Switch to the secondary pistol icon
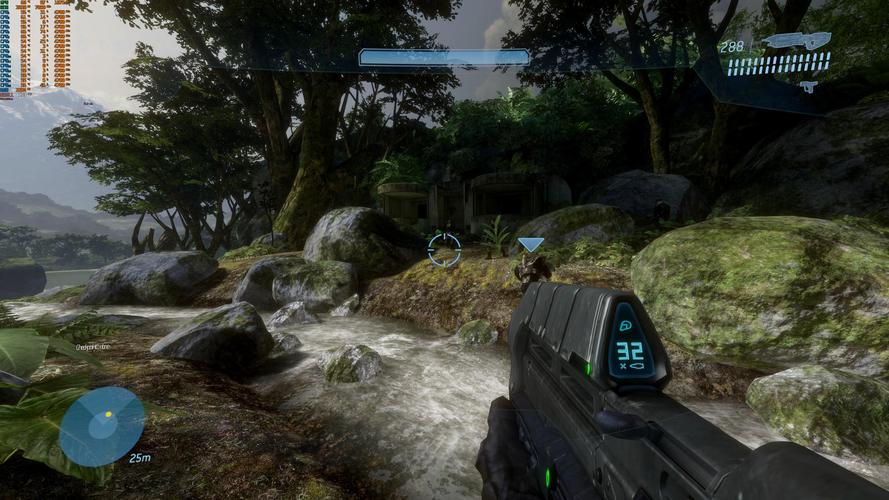Screen dimensions: 889x500 pos(808,86)
